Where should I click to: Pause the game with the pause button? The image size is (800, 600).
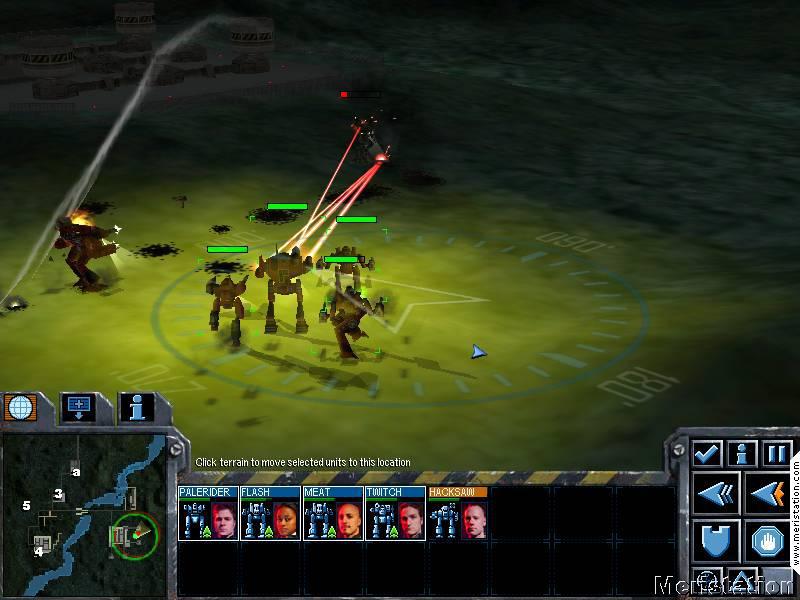click(x=776, y=454)
